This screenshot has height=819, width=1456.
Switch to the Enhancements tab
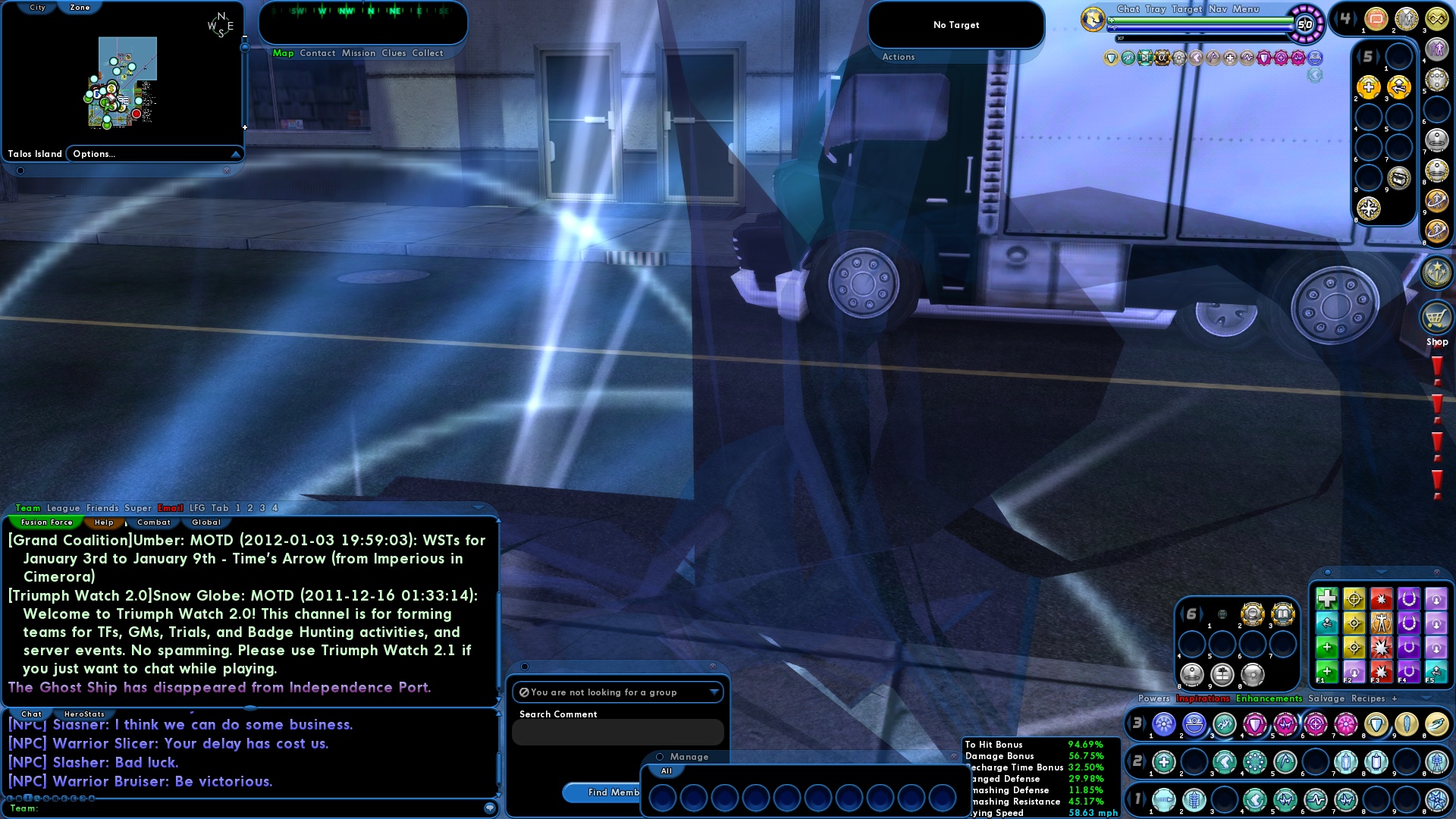pyautogui.click(x=1269, y=698)
